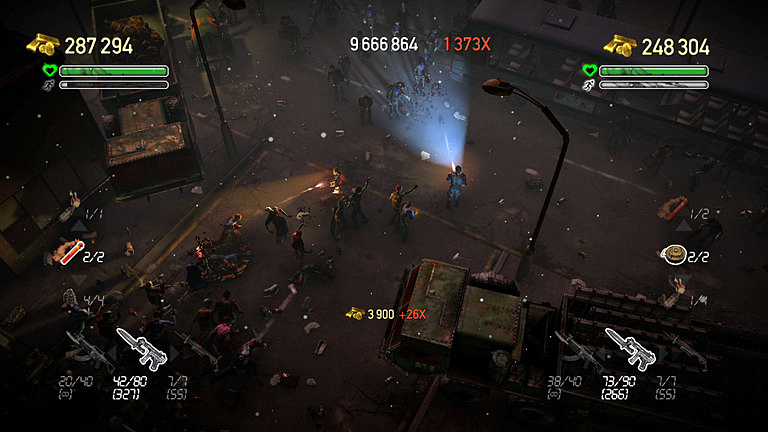Select the flare item marked 2/2
Image resolution: width=768 pixels, height=432 pixels.
[69, 256]
